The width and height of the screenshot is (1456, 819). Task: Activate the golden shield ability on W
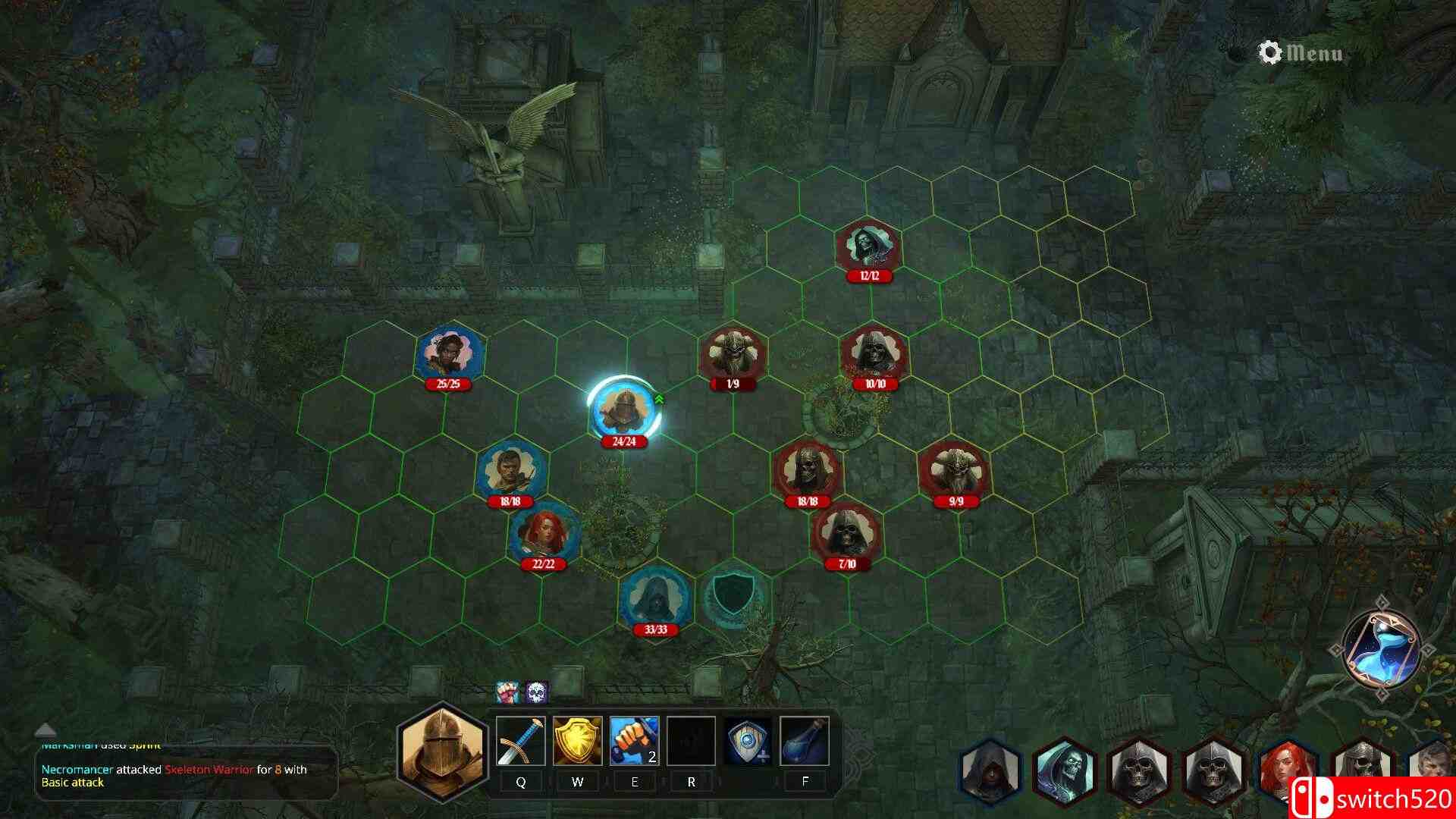[x=578, y=742]
